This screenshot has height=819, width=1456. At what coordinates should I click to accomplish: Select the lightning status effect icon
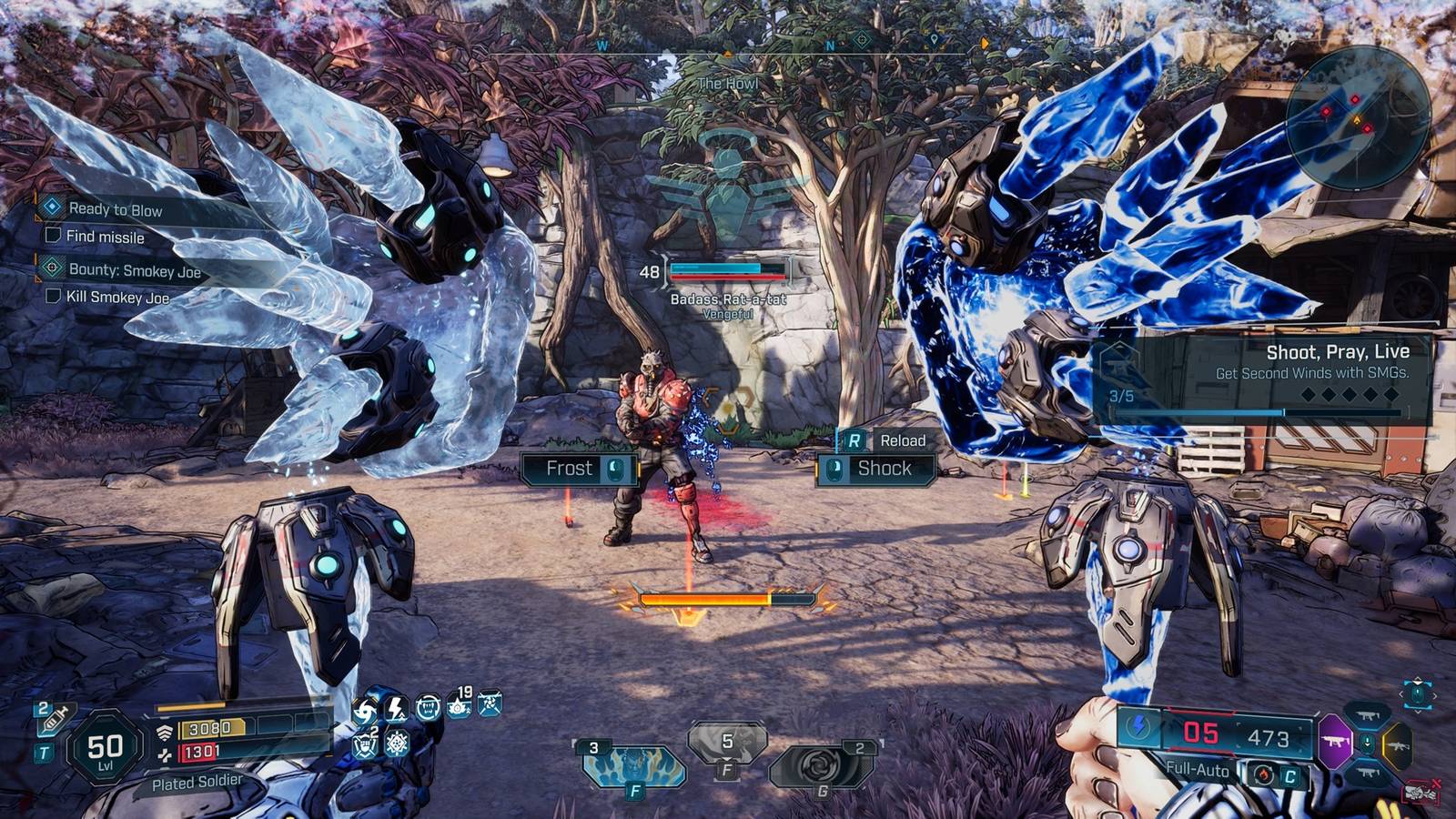point(396,708)
